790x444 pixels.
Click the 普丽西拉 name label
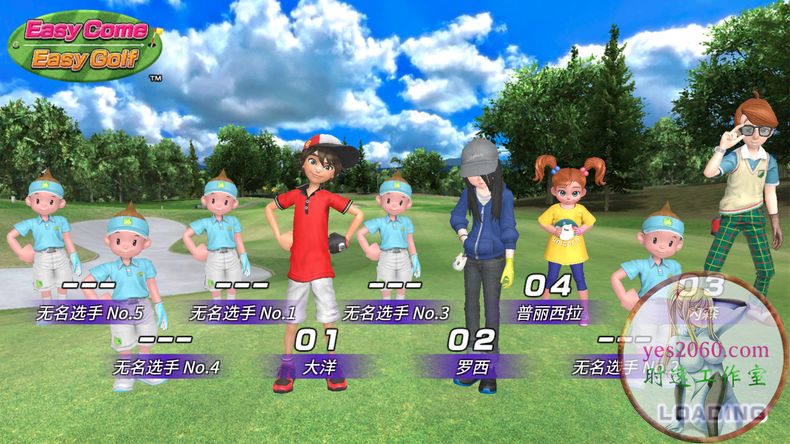(x=546, y=312)
